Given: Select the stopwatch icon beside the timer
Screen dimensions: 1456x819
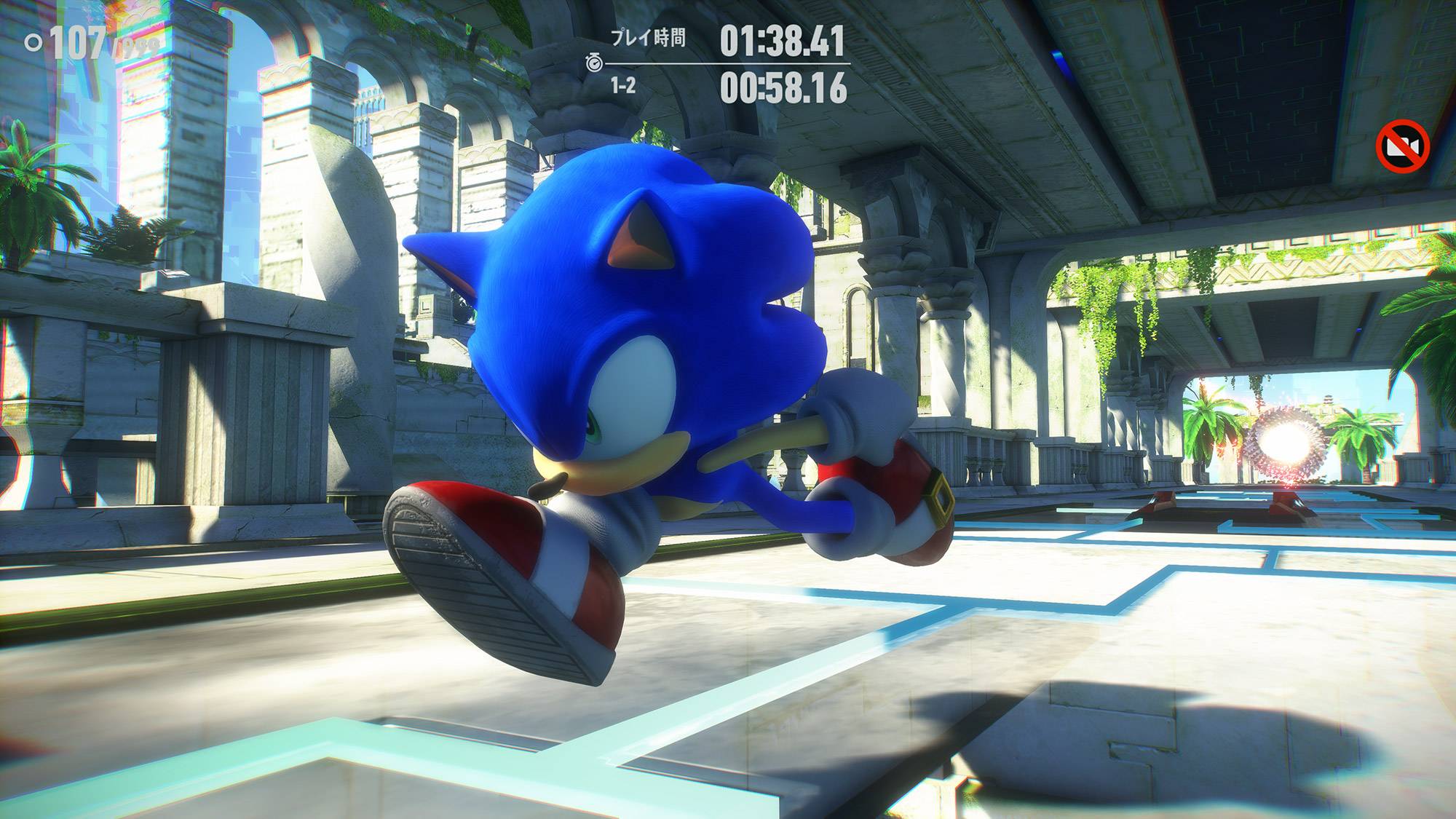Looking at the screenshot, I should click(594, 64).
